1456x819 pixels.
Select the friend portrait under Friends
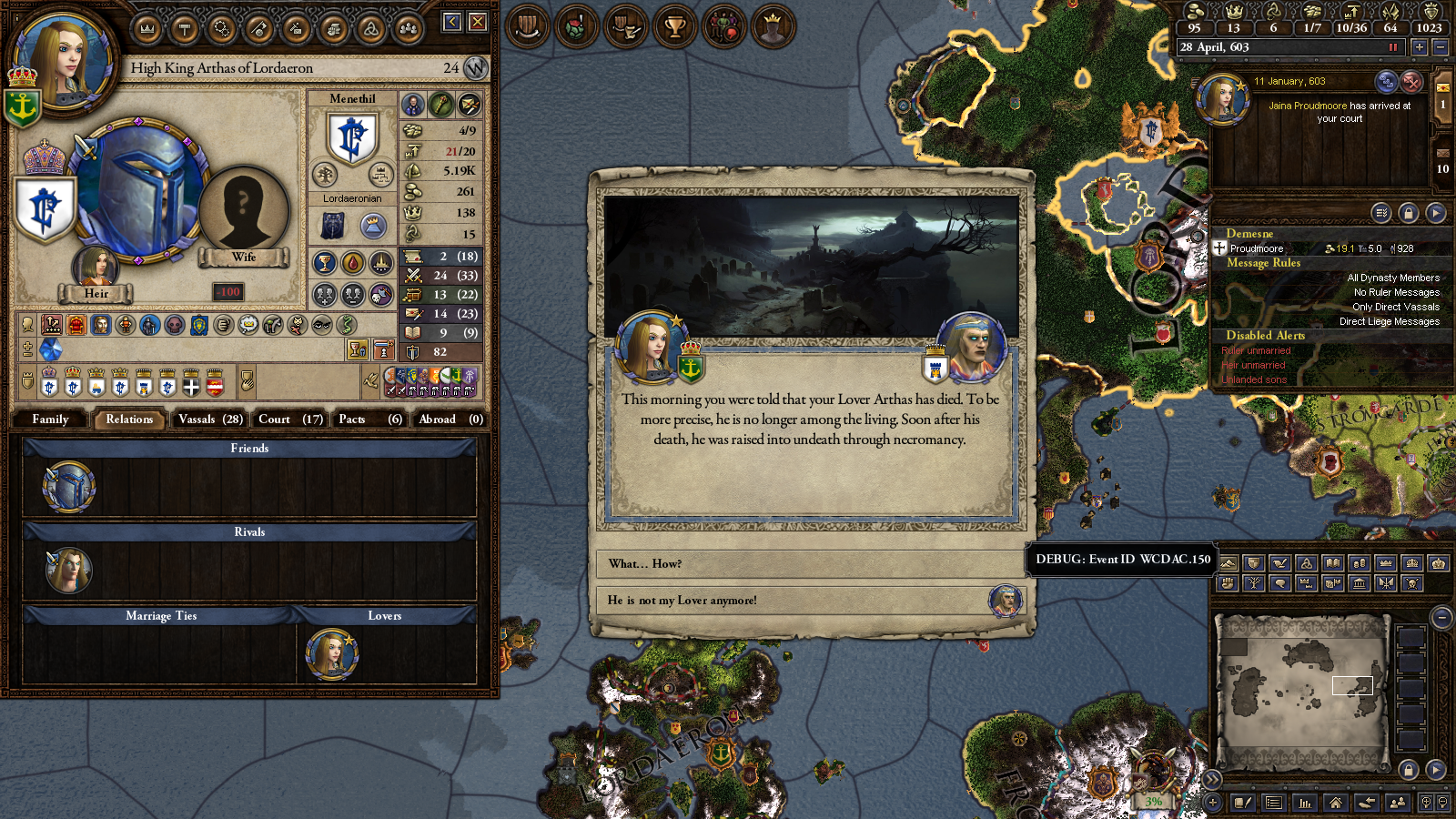tap(68, 486)
